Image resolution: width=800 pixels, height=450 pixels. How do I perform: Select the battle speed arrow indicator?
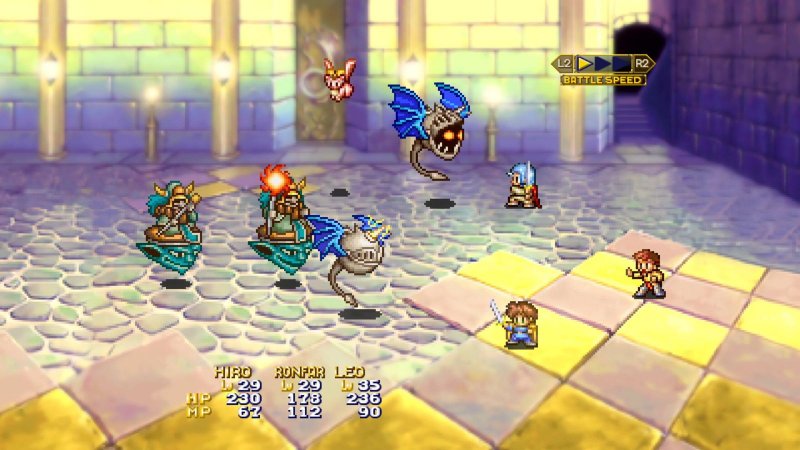(603, 63)
